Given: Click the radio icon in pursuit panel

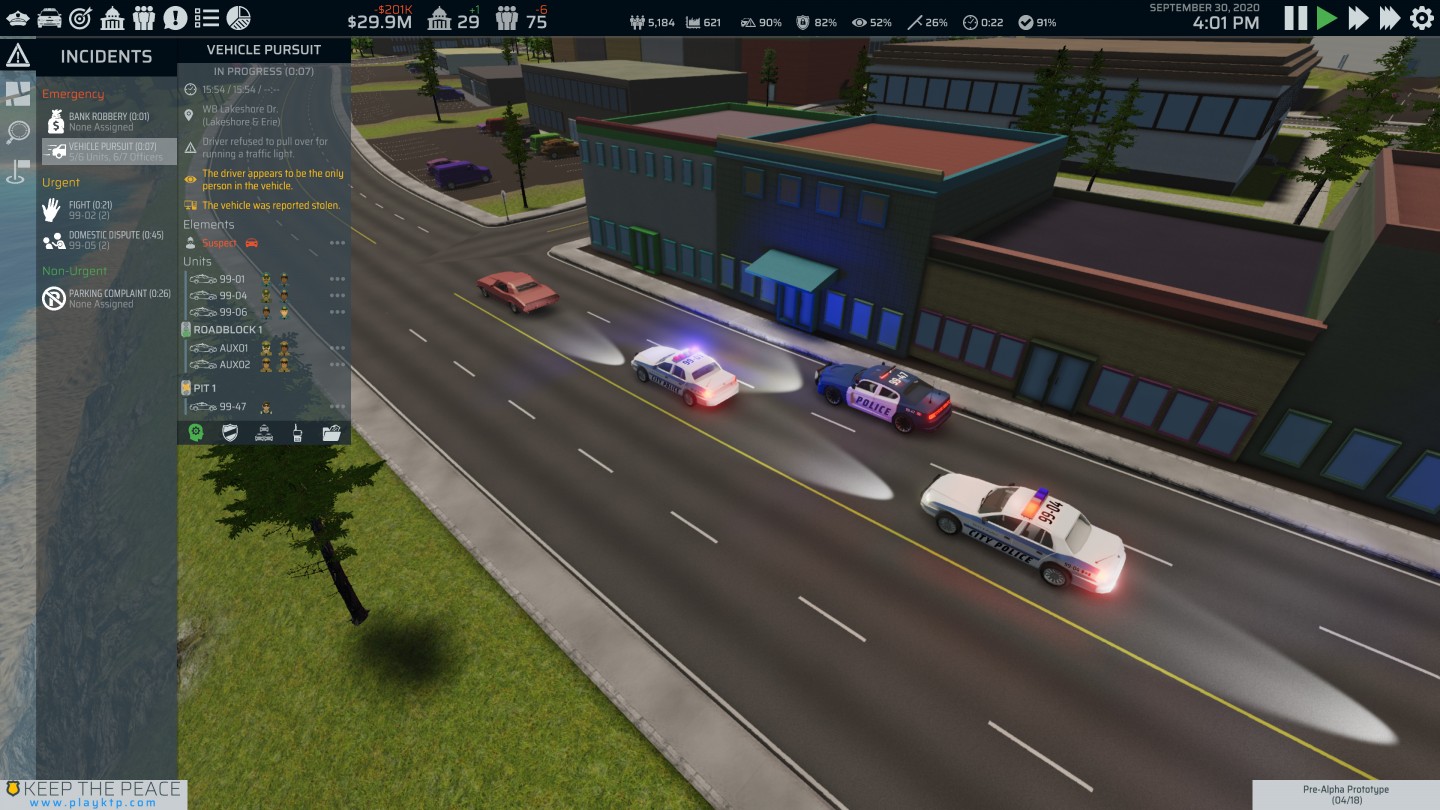Looking at the screenshot, I should (x=297, y=433).
